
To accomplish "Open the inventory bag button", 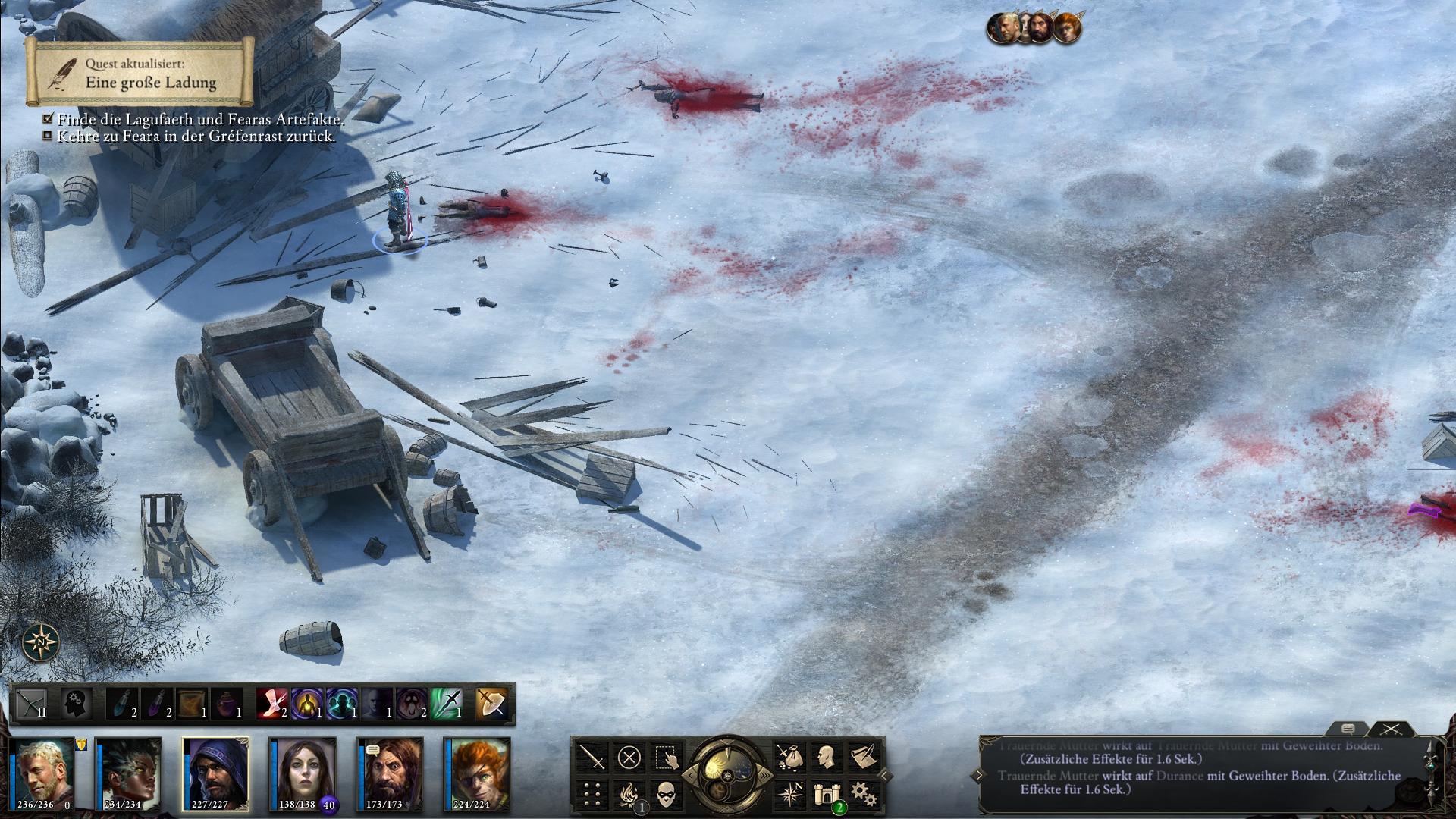I will [789, 757].
